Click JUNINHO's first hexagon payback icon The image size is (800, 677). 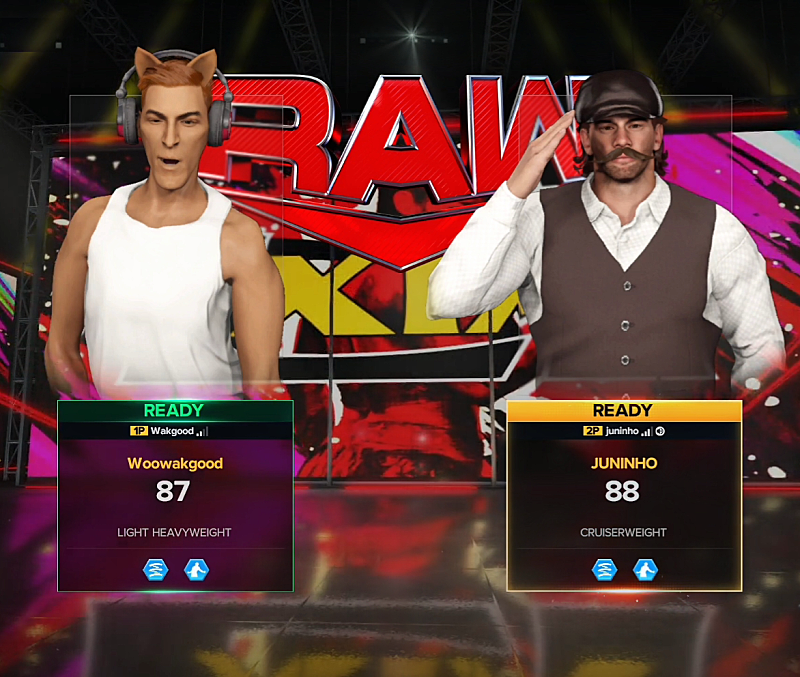pos(604,570)
